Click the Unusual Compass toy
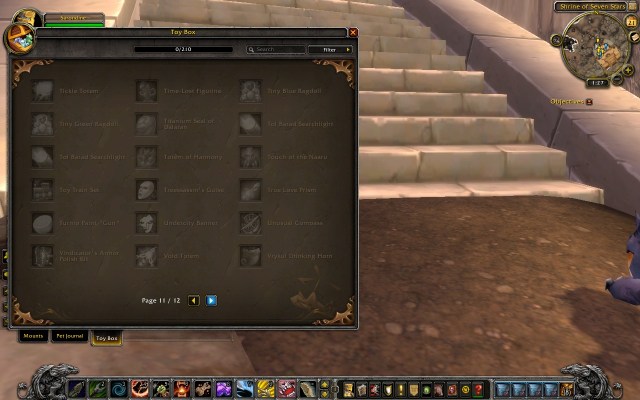Viewport: 640px width, 400px height. tap(250, 223)
